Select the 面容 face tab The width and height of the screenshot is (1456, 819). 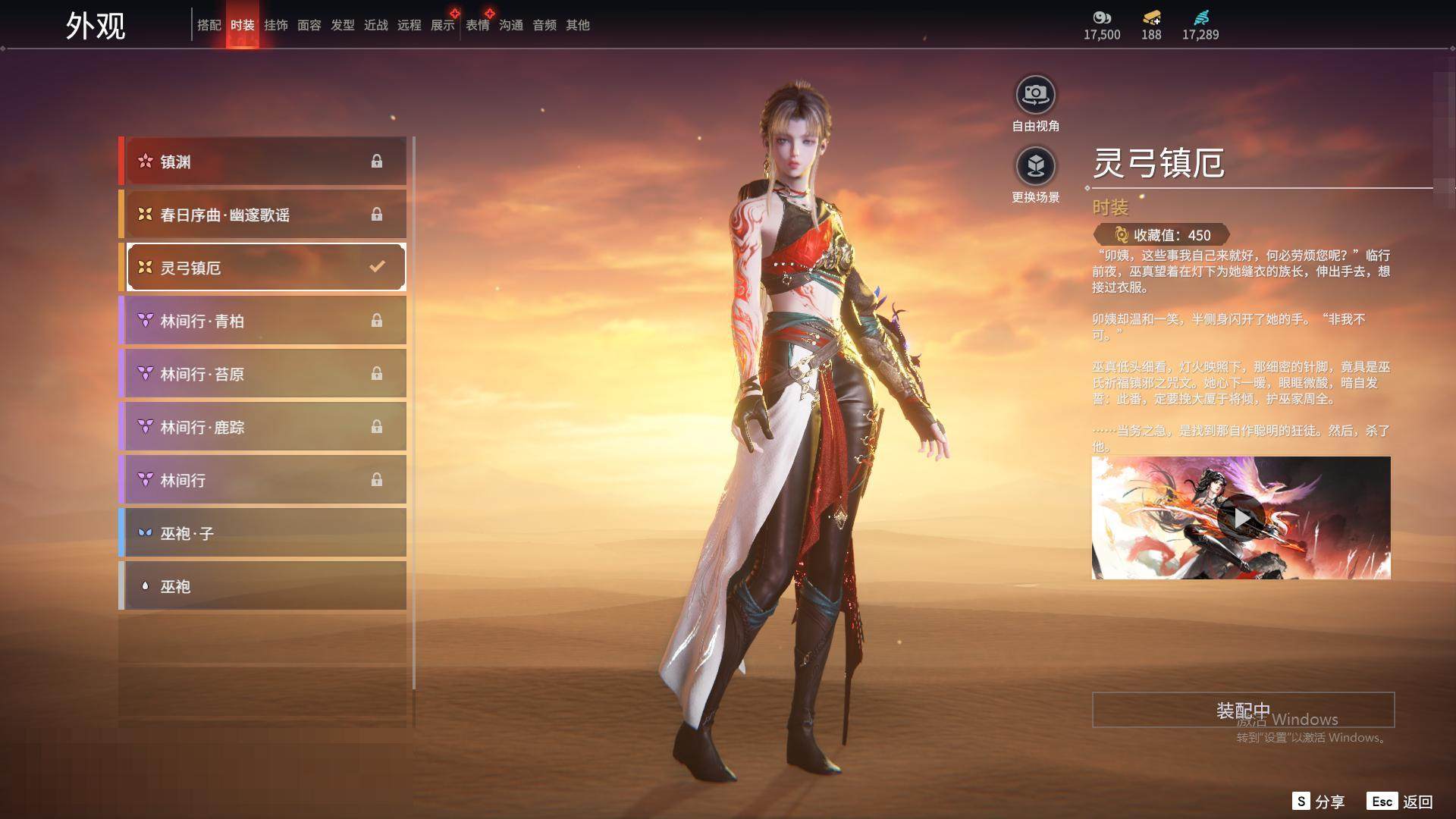tap(309, 25)
